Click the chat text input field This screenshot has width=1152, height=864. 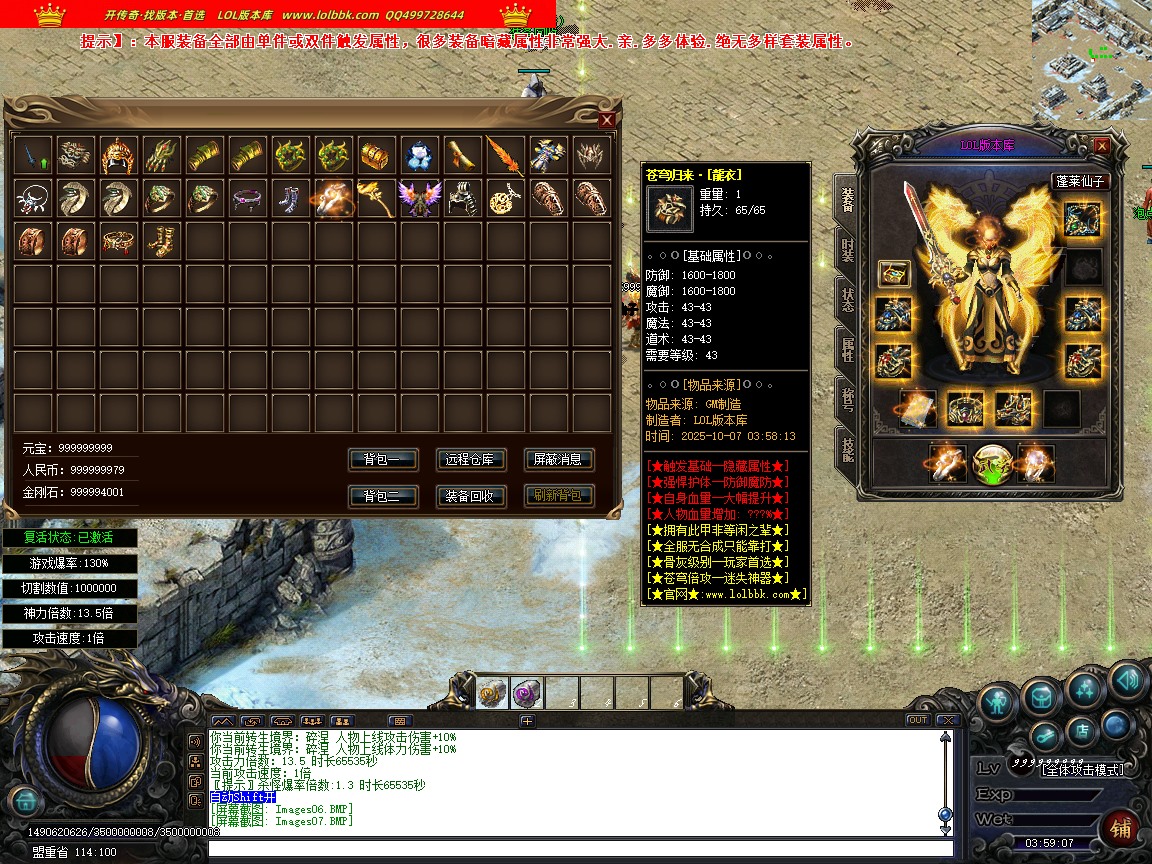580,850
